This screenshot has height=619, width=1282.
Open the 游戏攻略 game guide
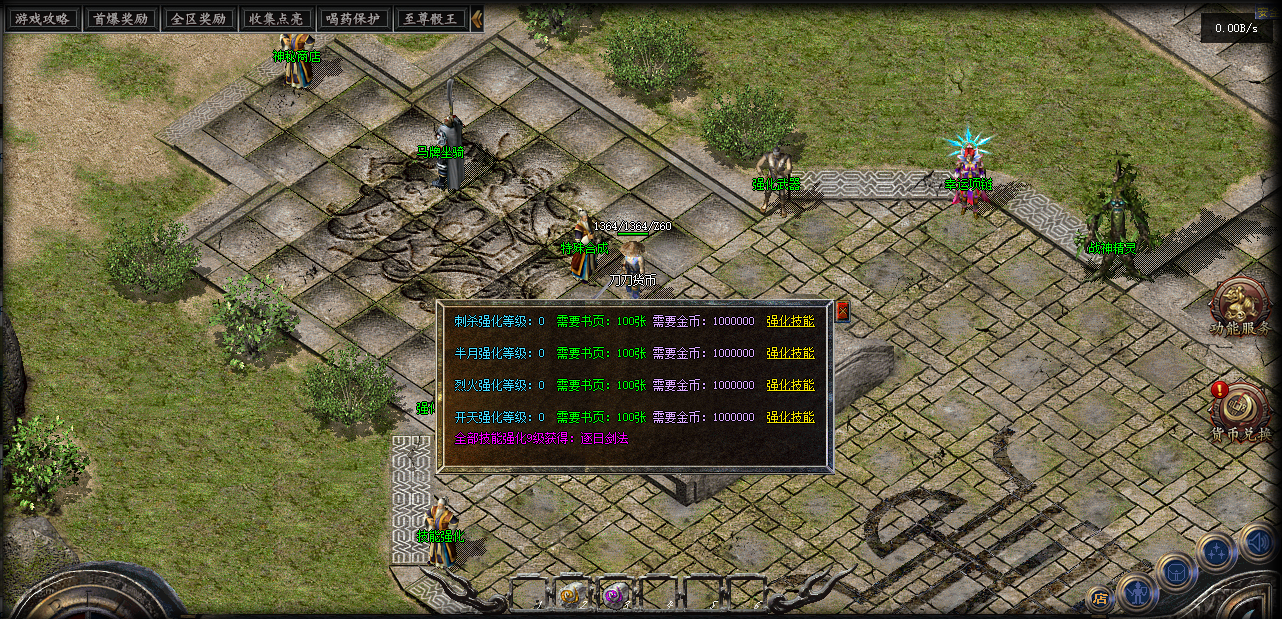[41, 19]
